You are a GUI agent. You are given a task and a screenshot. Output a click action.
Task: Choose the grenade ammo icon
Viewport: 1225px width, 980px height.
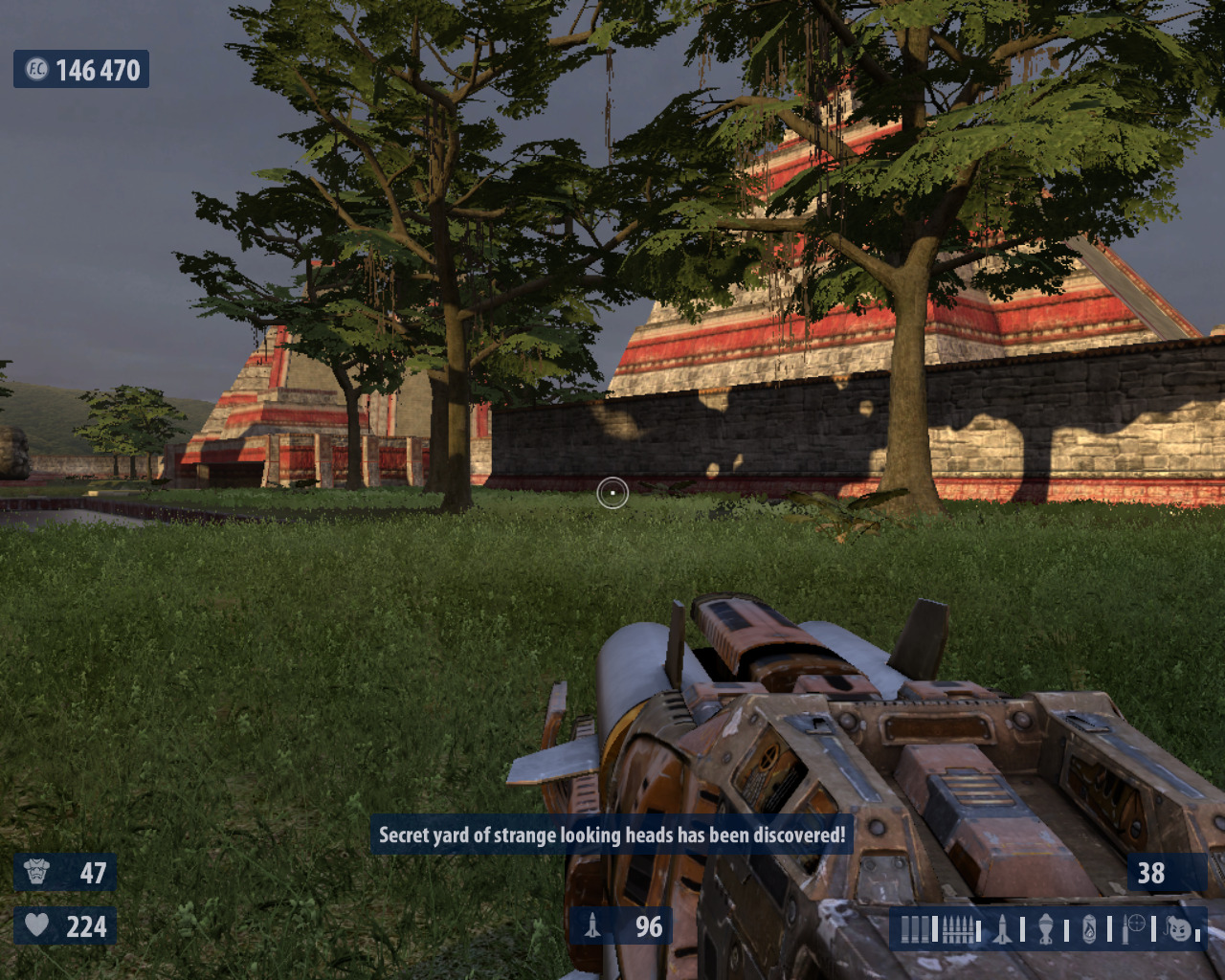pyautogui.click(x=1046, y=928)
